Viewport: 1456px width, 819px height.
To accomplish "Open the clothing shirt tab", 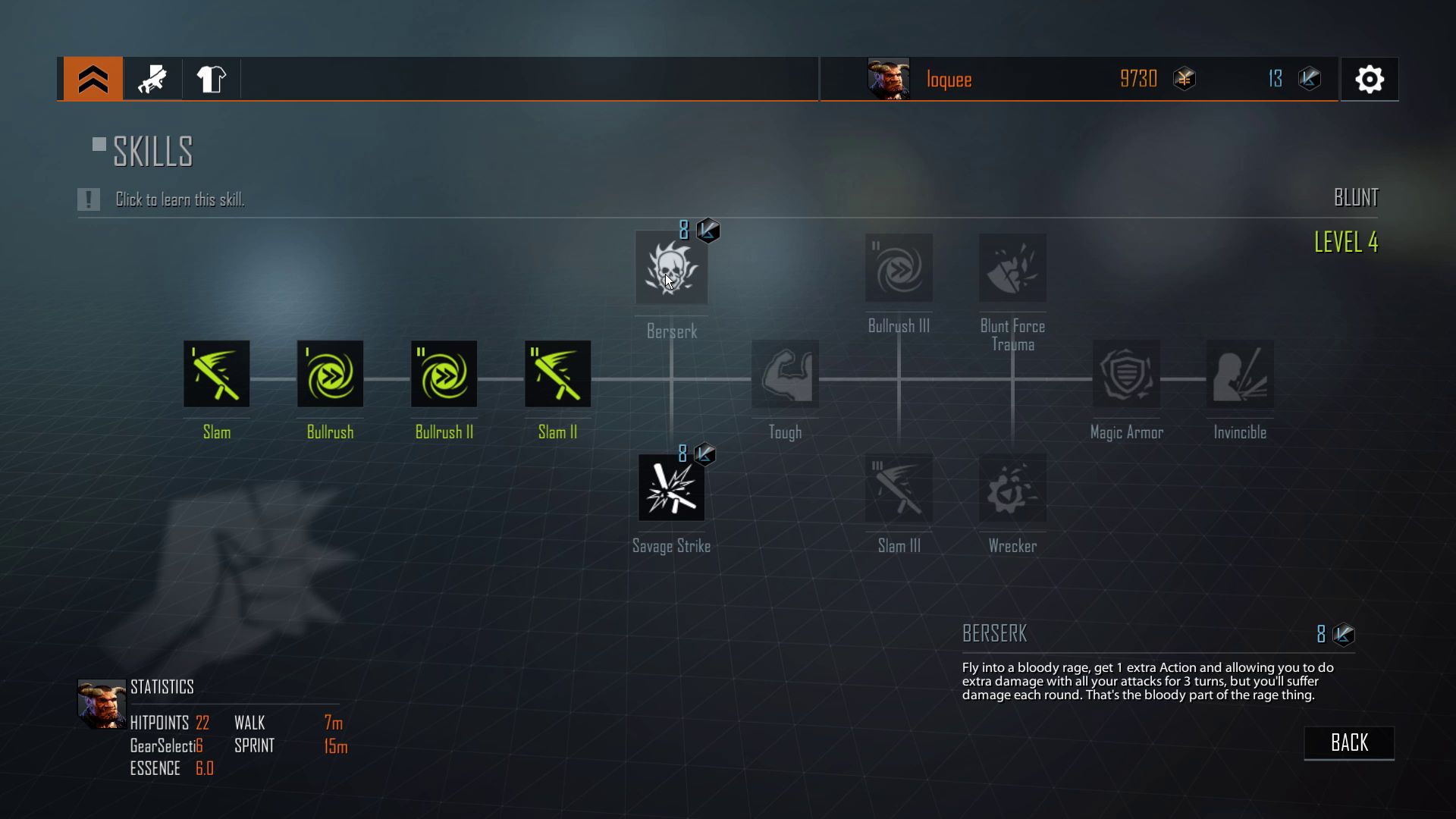I will click(x=211, y=79).
